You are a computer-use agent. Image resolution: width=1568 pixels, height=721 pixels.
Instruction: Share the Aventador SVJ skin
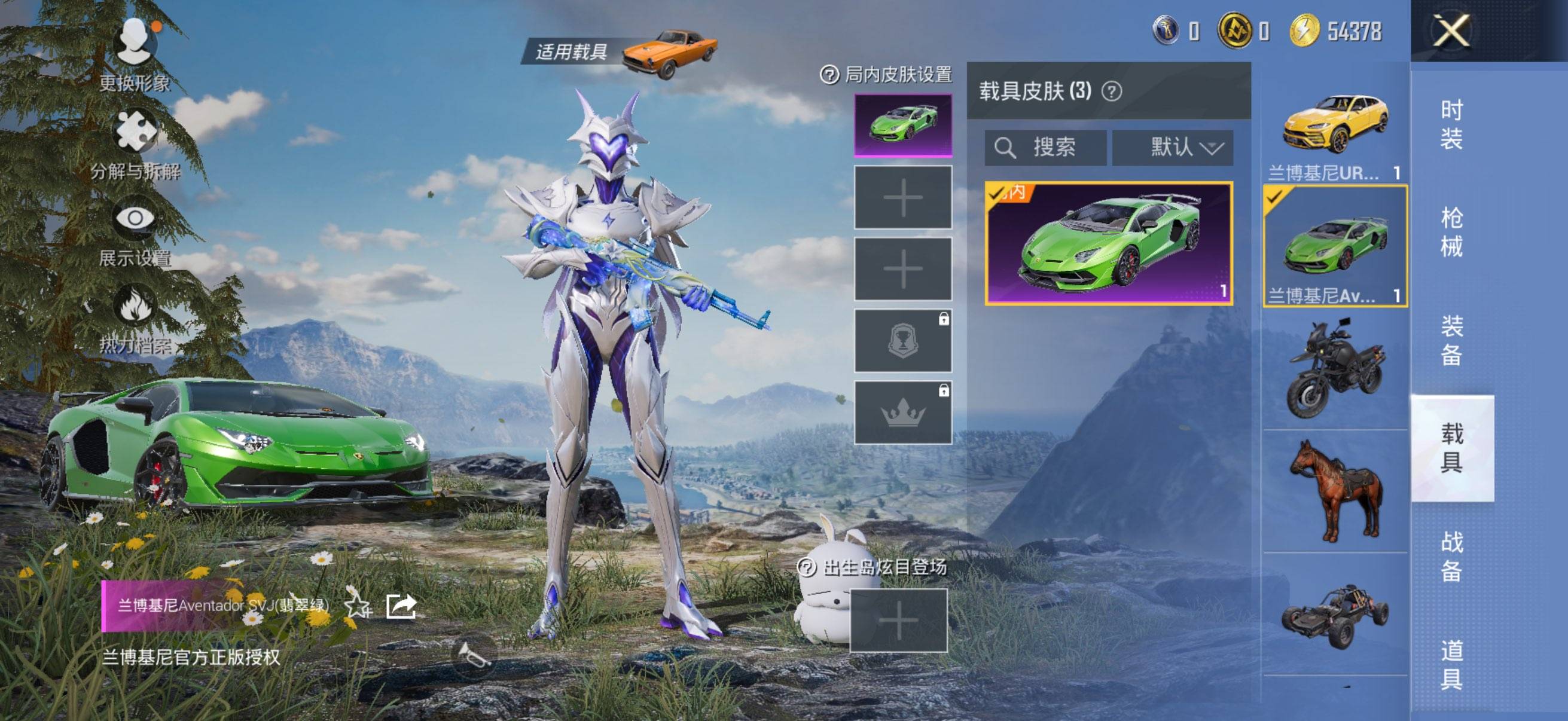401,606
